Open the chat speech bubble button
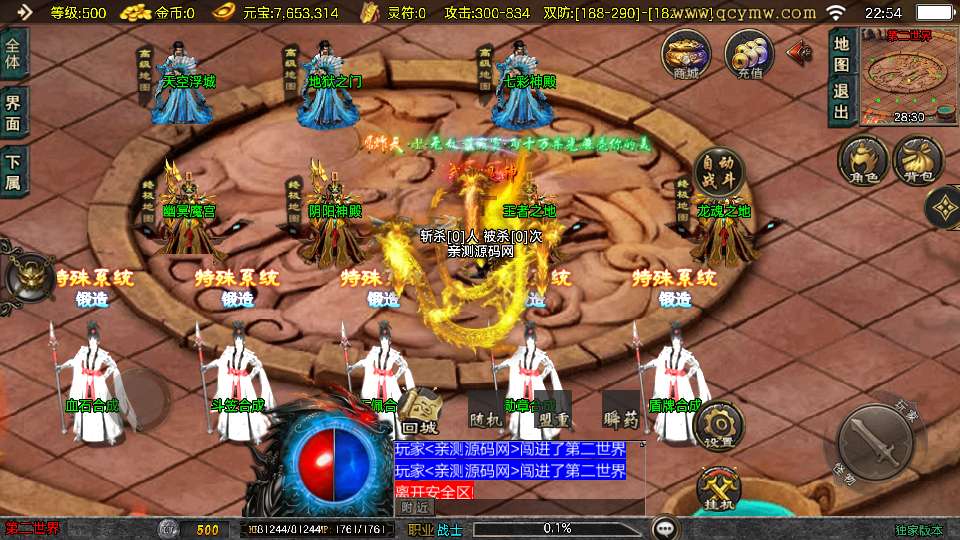This screenshot has width=960, height=540. [664, 527]
